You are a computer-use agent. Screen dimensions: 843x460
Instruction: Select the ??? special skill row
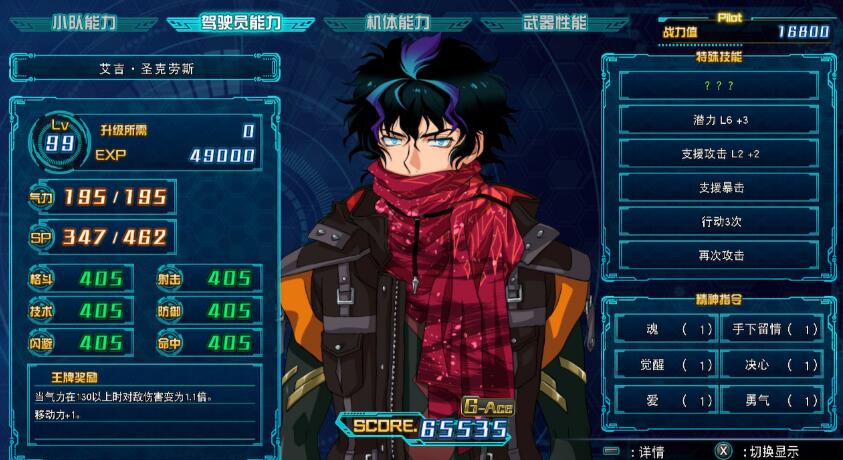click(x=719, y=85)
